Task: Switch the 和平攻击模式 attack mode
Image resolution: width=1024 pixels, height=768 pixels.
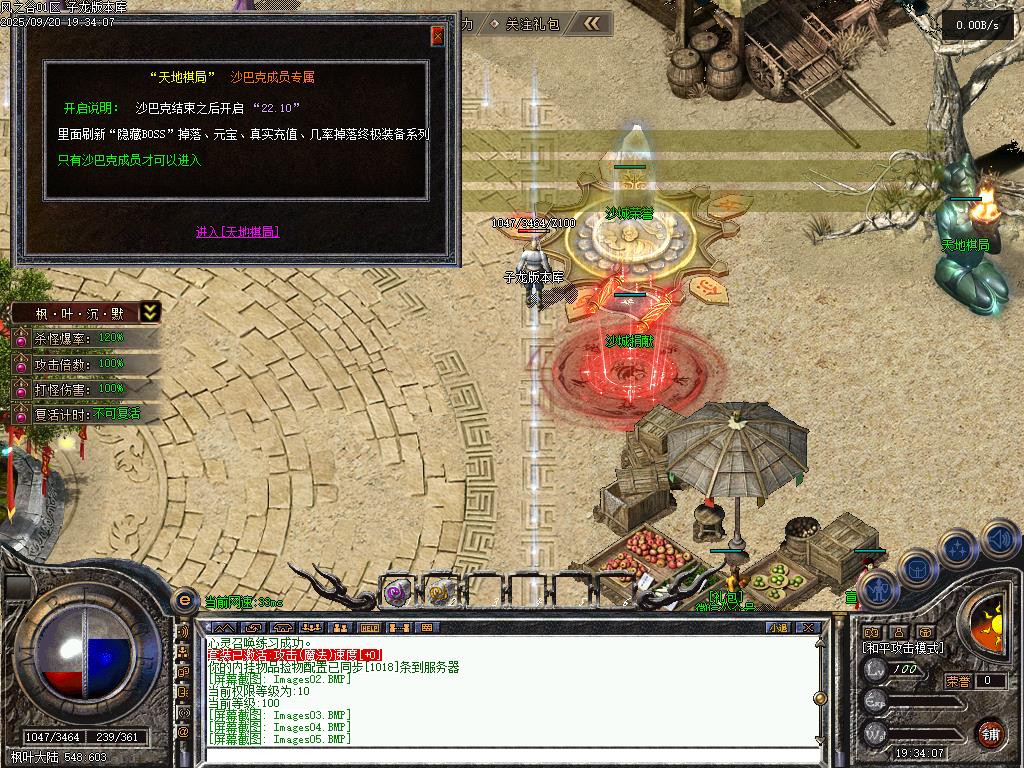Action: (x=903, y=648)
